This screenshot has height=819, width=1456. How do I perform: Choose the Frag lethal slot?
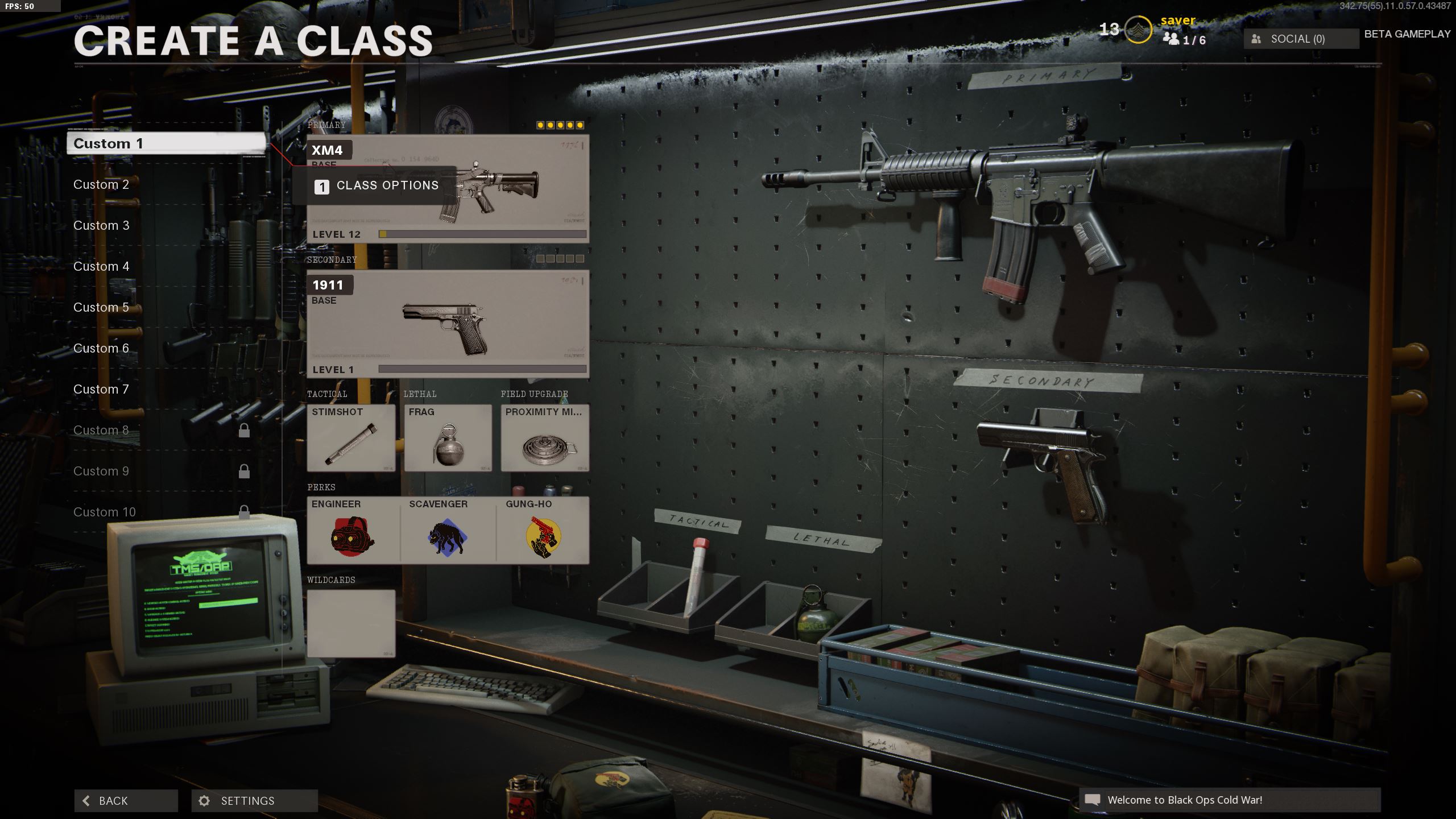click(x=448, y=438)
